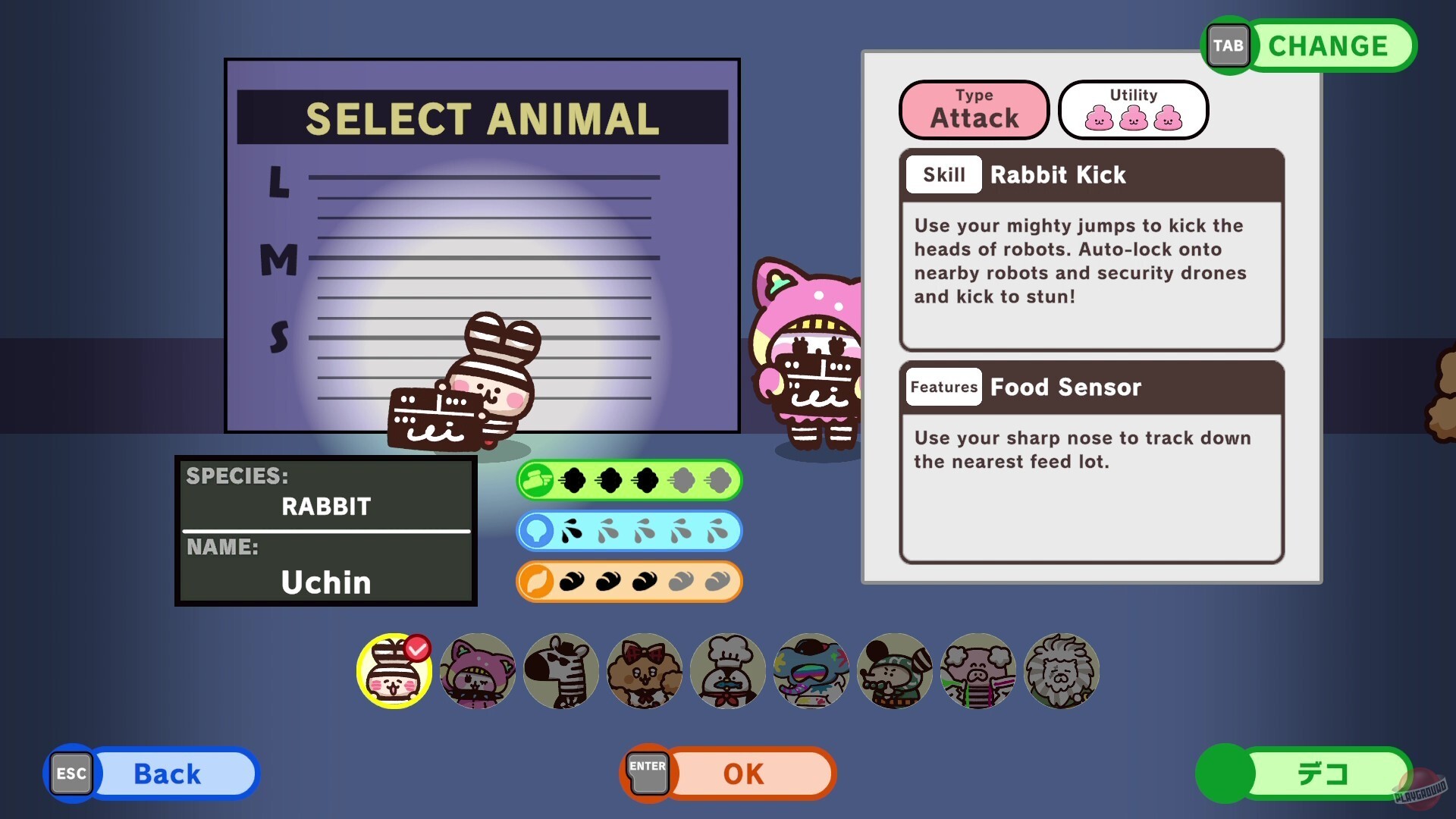The width and height of the screenshot is (1456, 819).
Task: Switch to the Attack type badge
Action: tap(974, 109)
